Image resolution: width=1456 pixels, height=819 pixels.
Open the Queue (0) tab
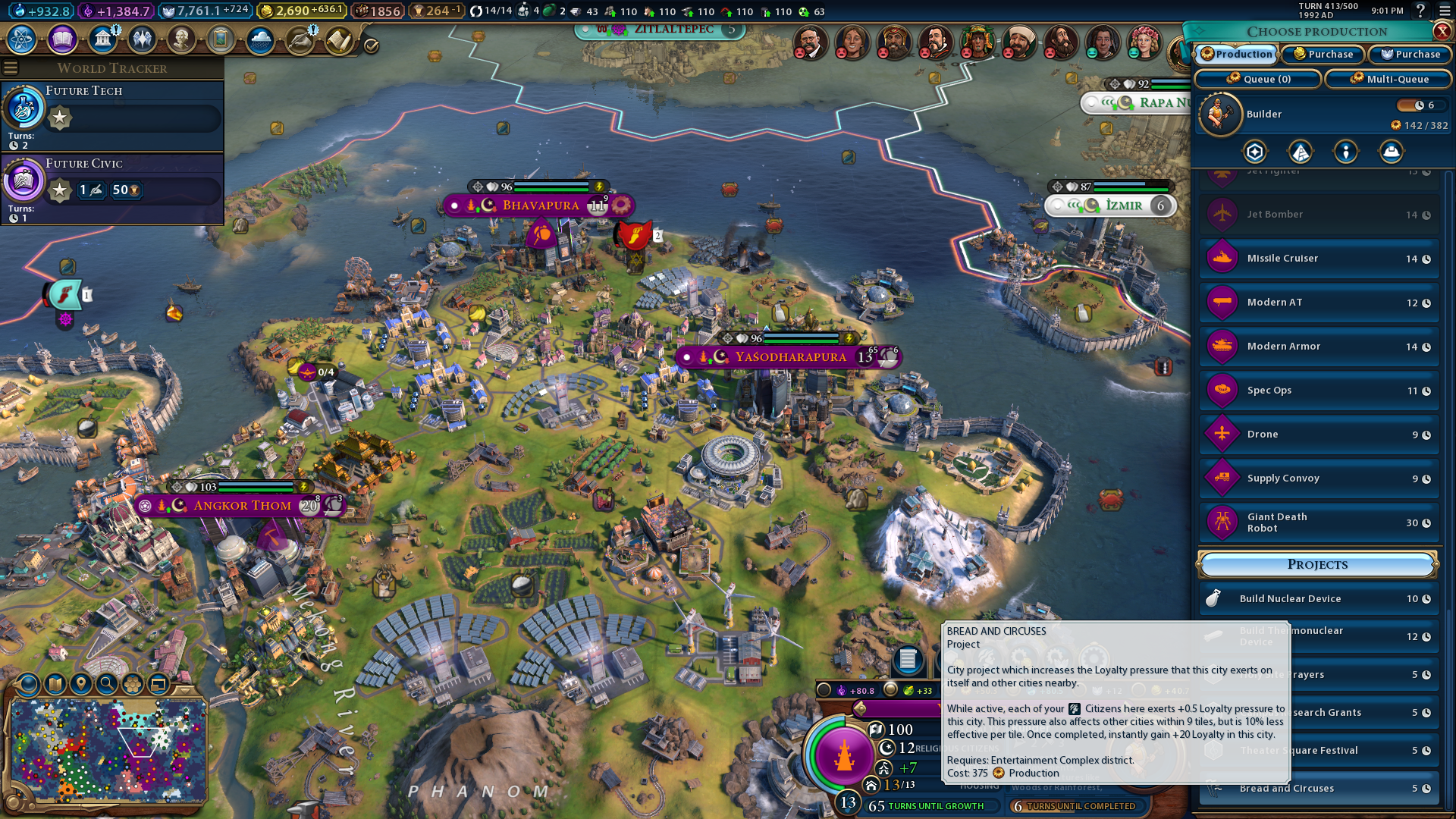[1258, 79]
